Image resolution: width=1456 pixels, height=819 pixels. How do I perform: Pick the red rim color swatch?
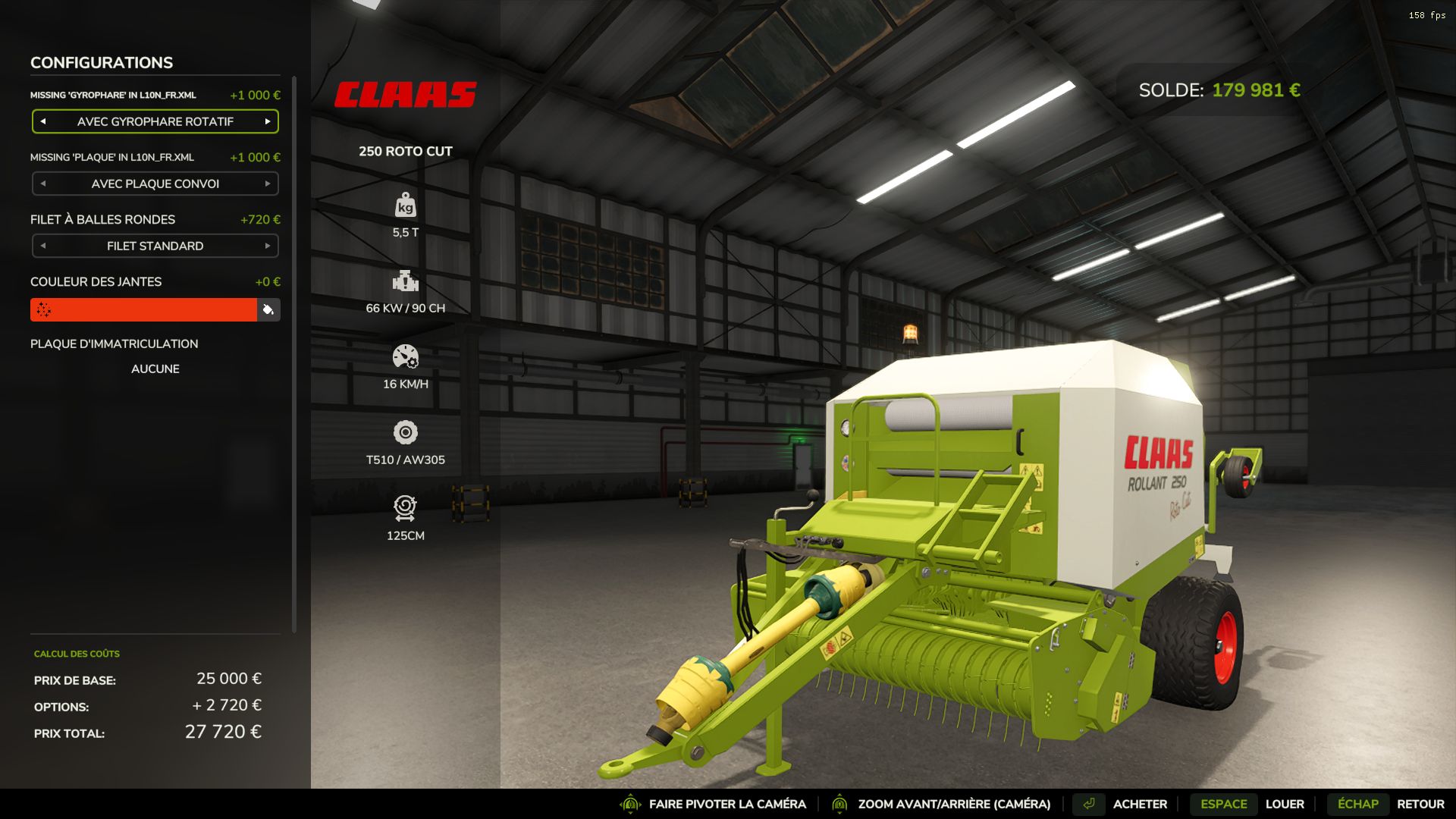tap(143, 309)
